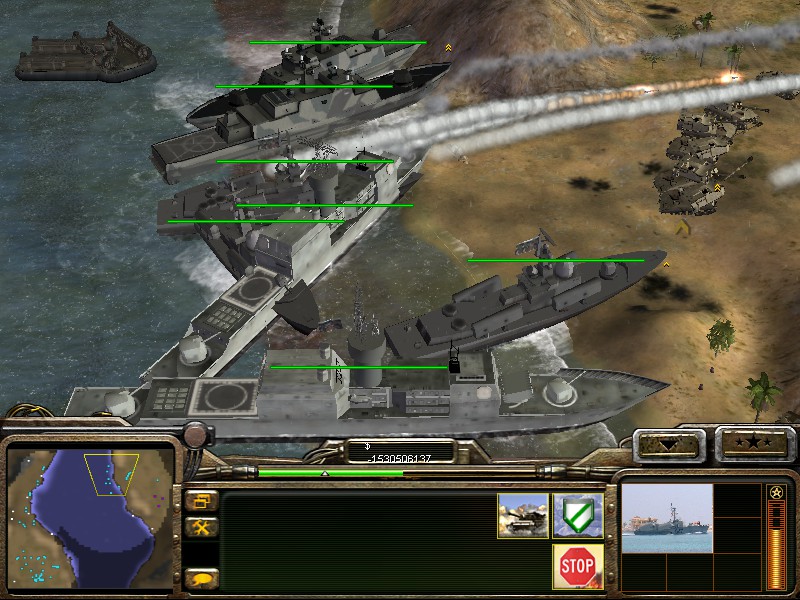Activate the green shield Guard command

point(578,515)
